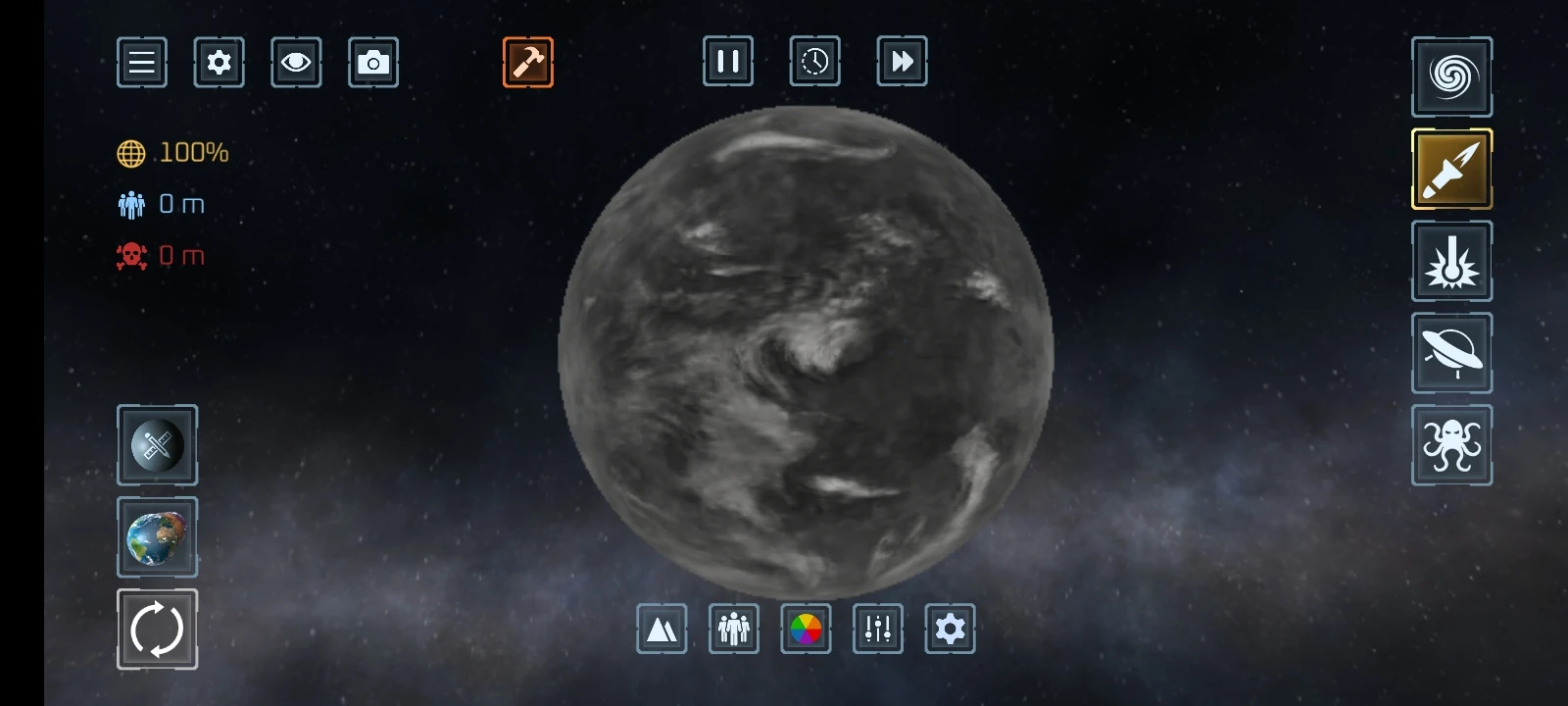Viewport: 1568px width, 706px height.
Task: Select the kraken monster weapon
Action: click(x=1451, y=444)
